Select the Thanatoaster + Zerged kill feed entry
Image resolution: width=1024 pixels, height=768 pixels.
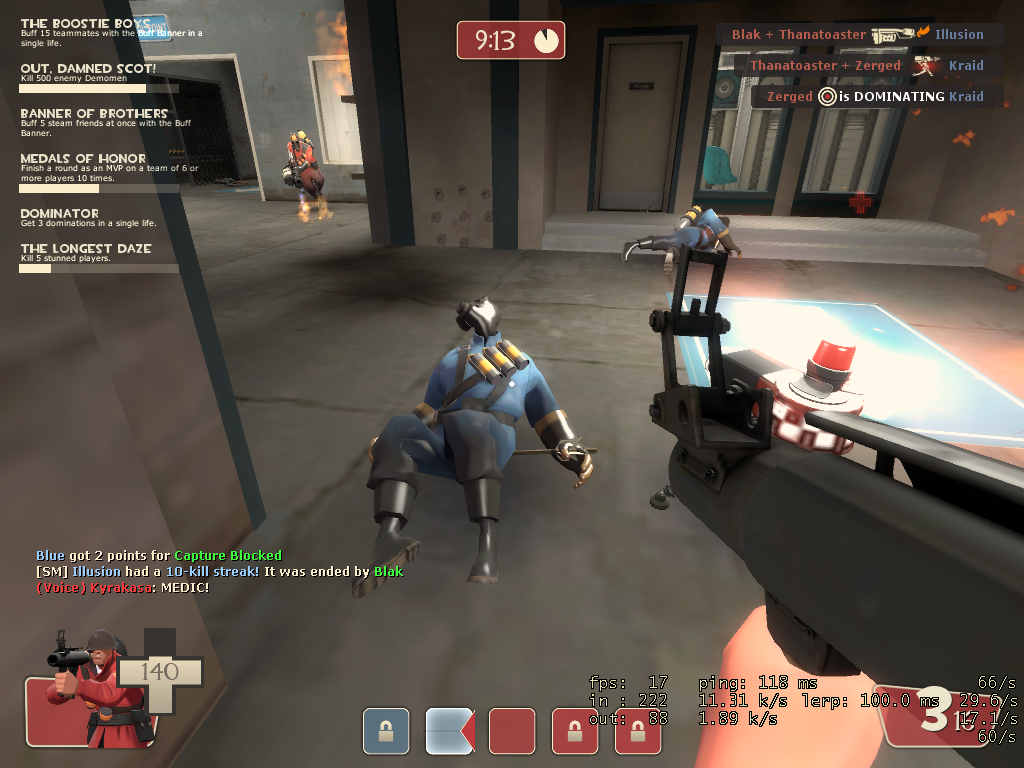(867, 66)
